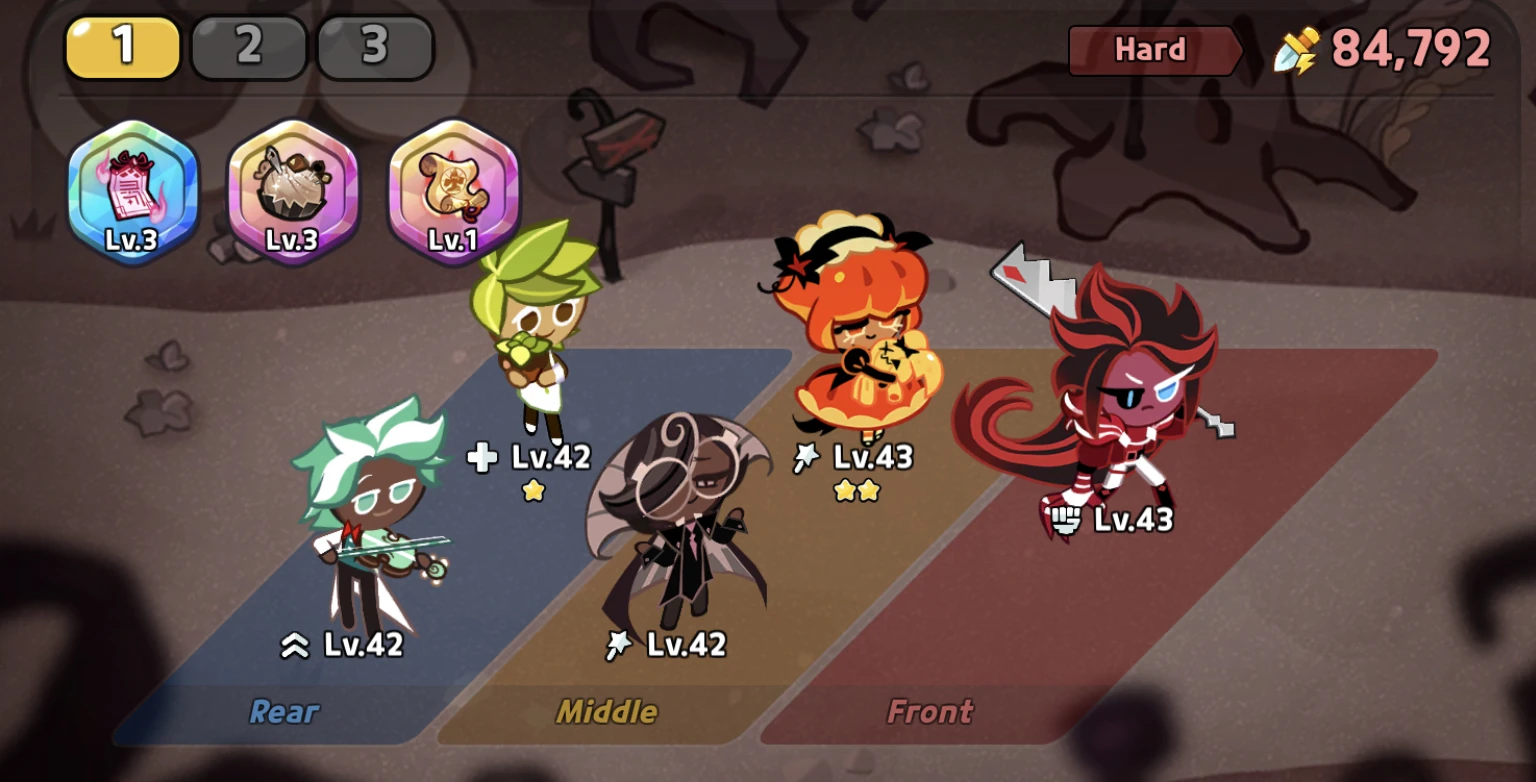Image resolution: width=1536 pixels, height=782 pixels.
Task: Click the double-chevron class icon near Mint Choco
Action: click(294, 647)
